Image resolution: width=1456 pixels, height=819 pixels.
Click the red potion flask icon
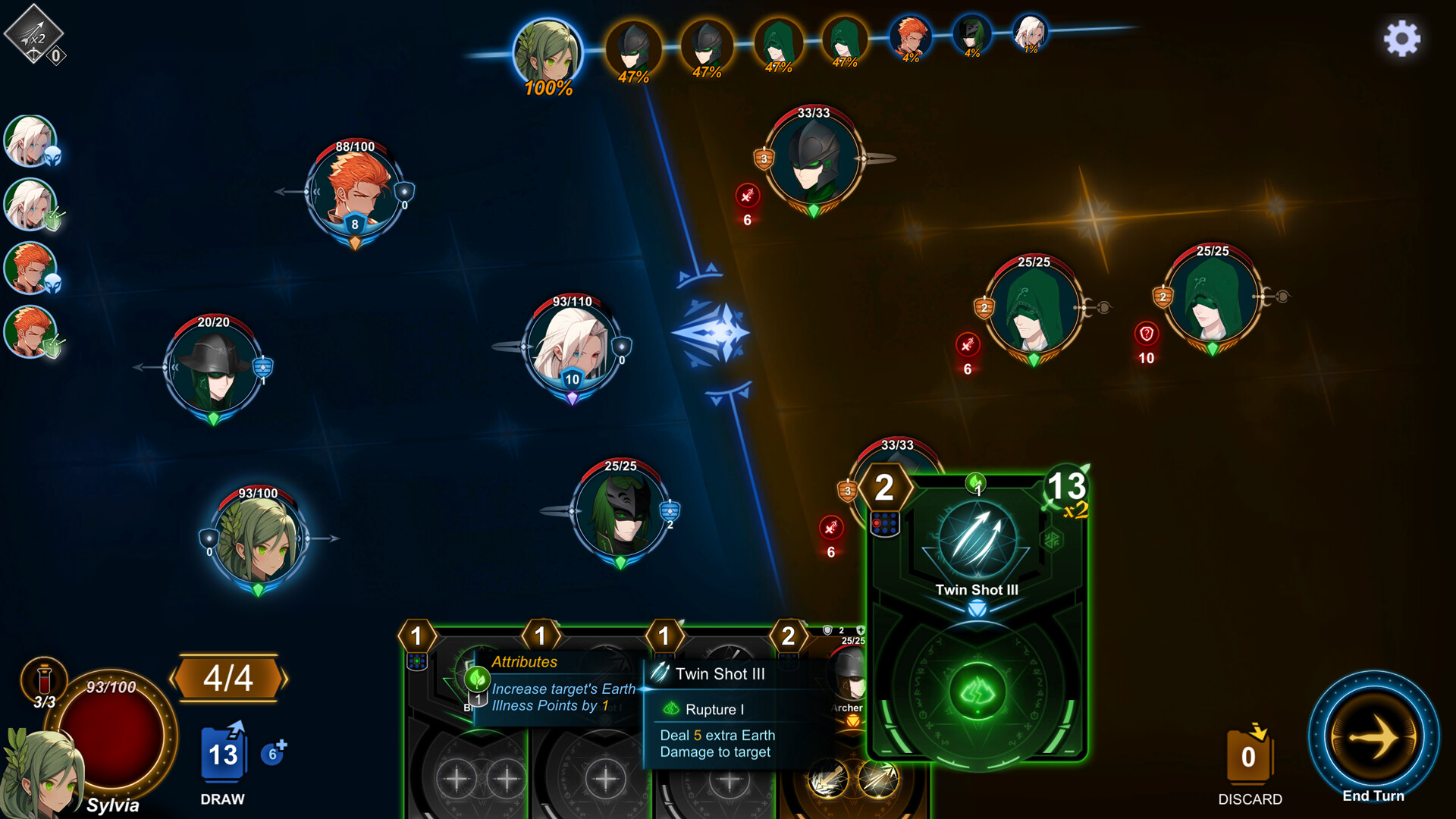point(44,677)
